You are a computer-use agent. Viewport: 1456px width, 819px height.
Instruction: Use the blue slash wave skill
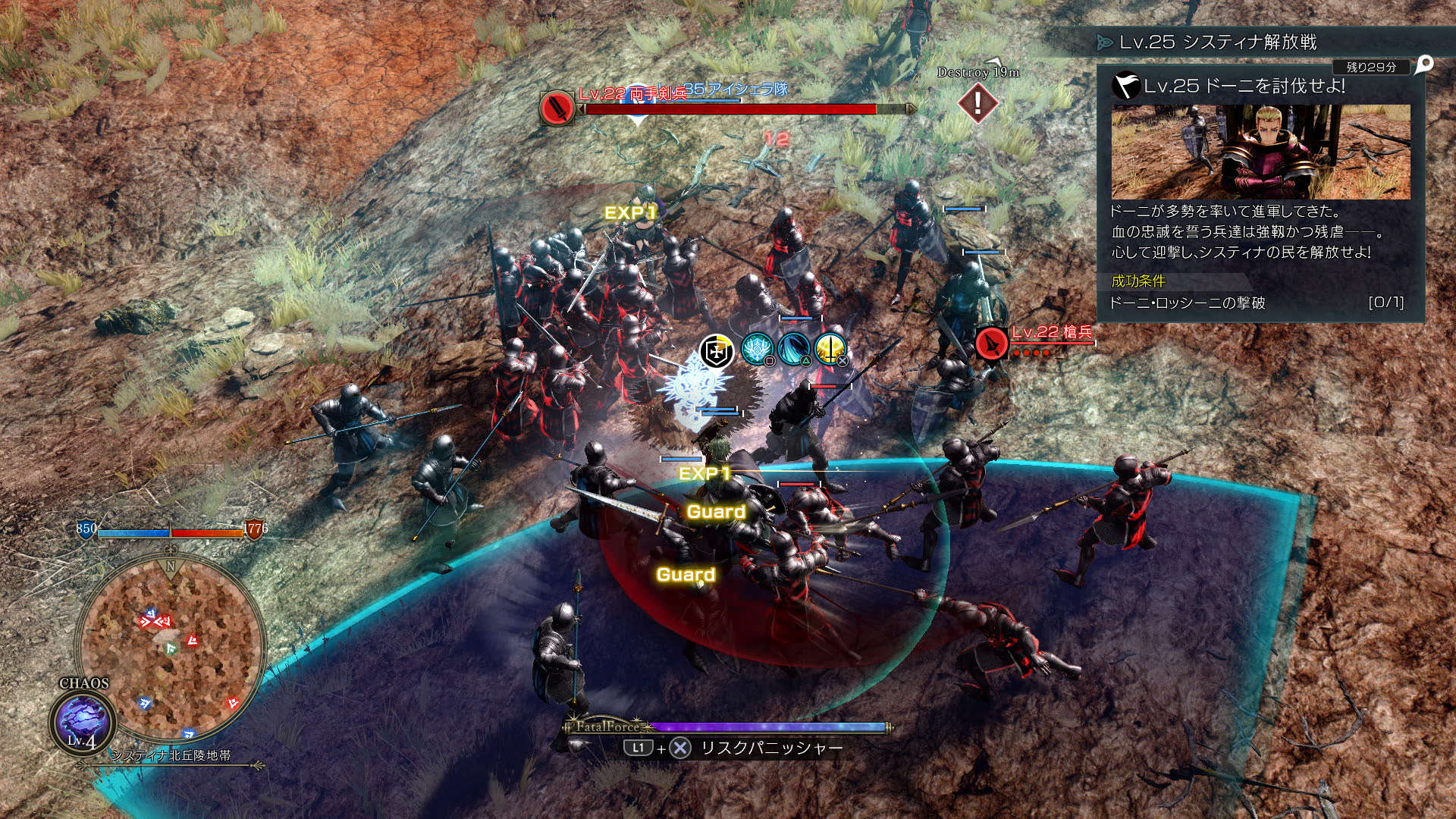point(793,349)
